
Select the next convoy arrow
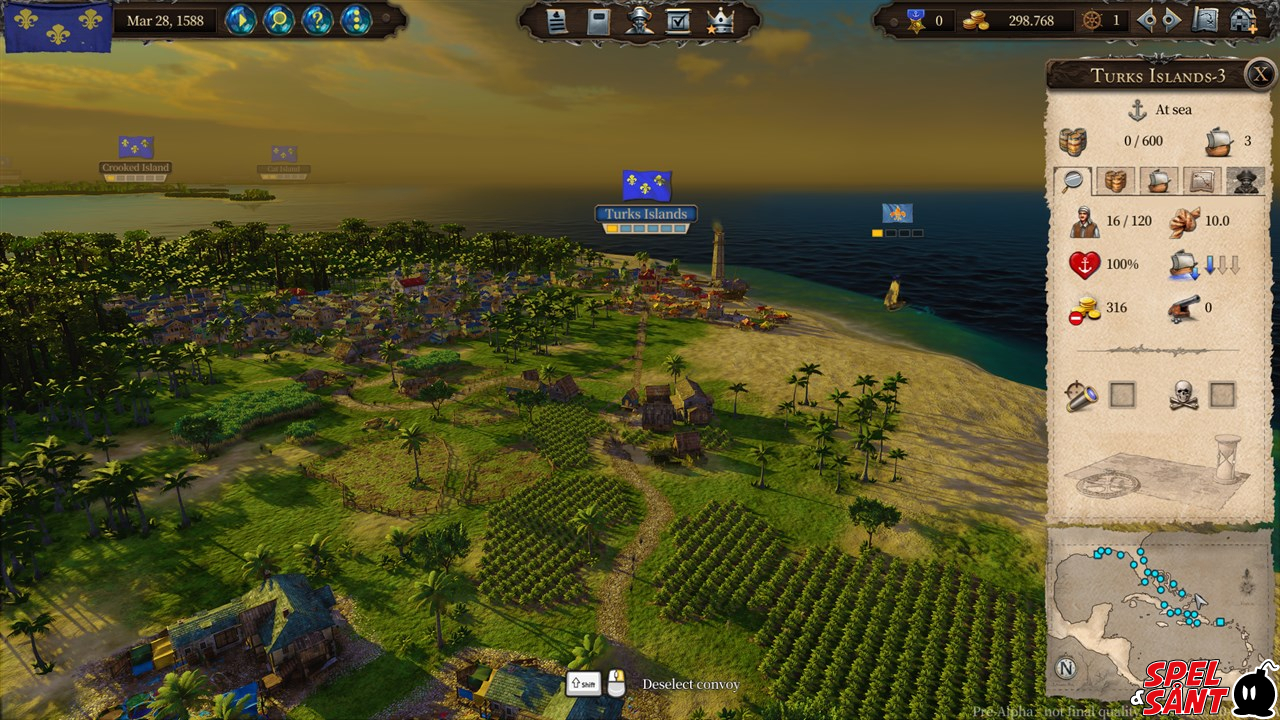pos(1172,20)
